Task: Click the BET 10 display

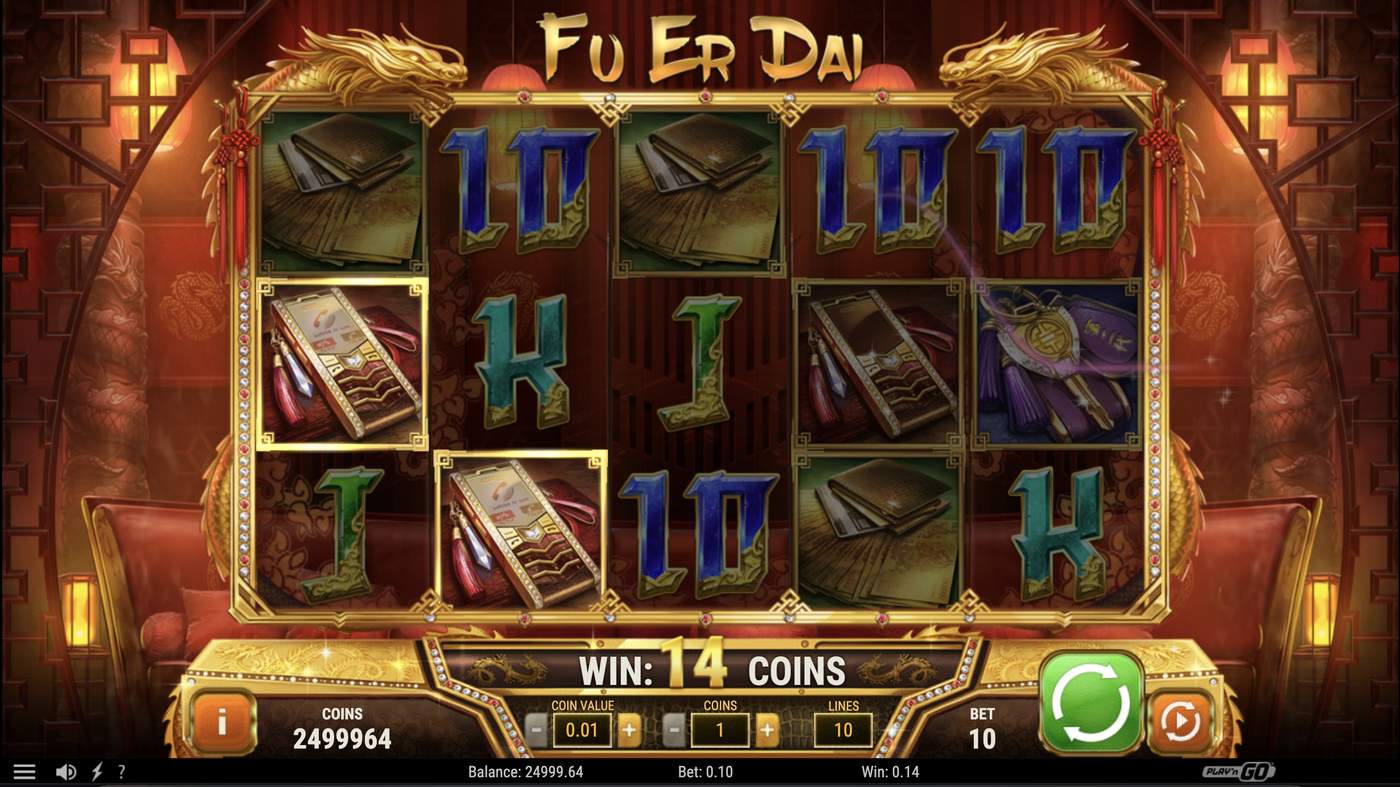Action: click(x=981, y=723)
